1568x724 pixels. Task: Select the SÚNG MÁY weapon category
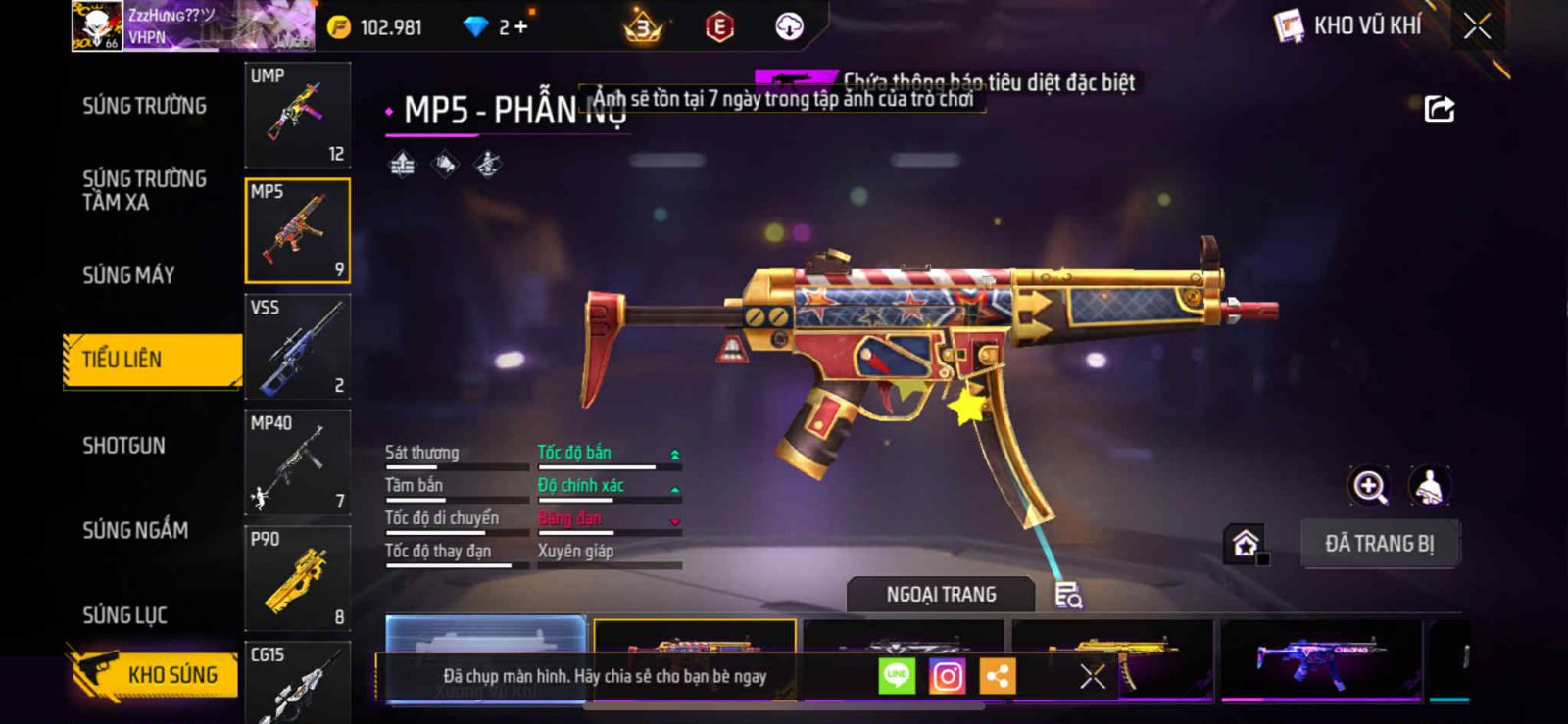pyautogui.click(x=128, y=275)
